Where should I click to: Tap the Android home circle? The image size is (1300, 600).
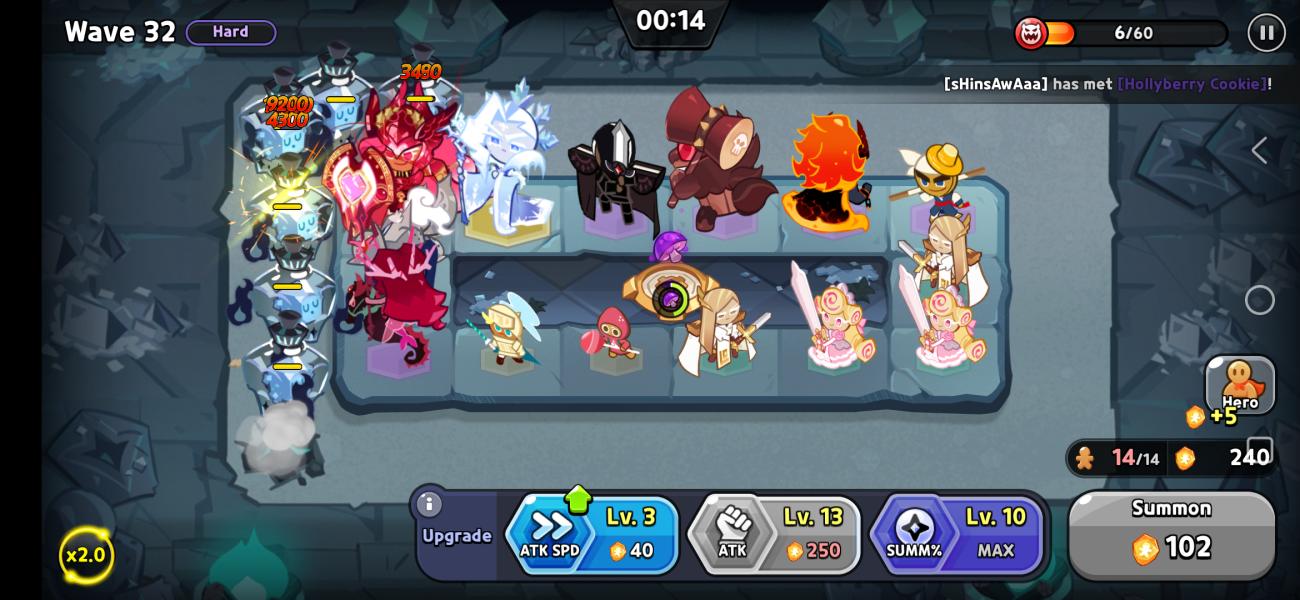click(x=1259, y=300)
